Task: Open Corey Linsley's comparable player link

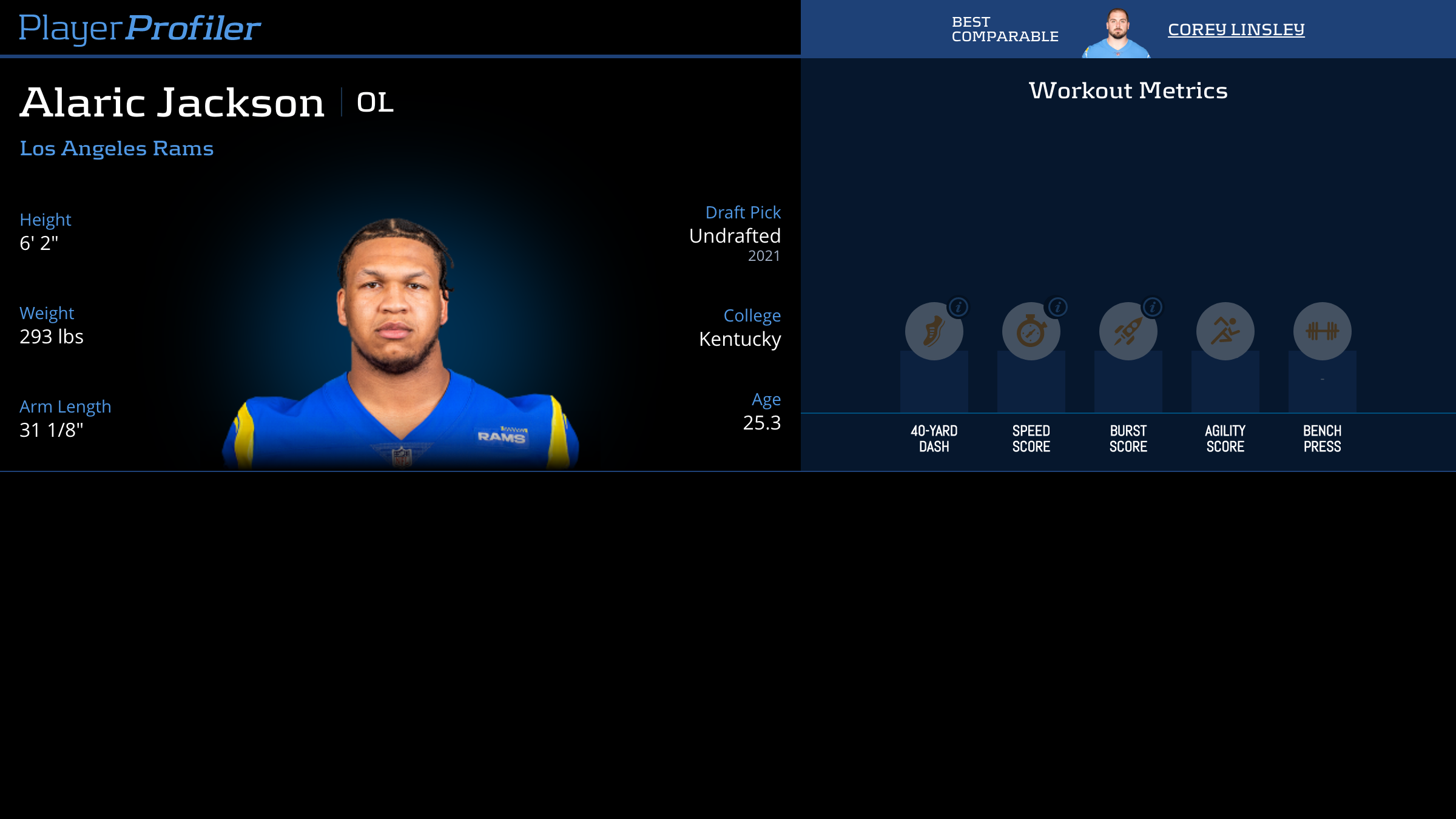Action: click(1236, 29)
